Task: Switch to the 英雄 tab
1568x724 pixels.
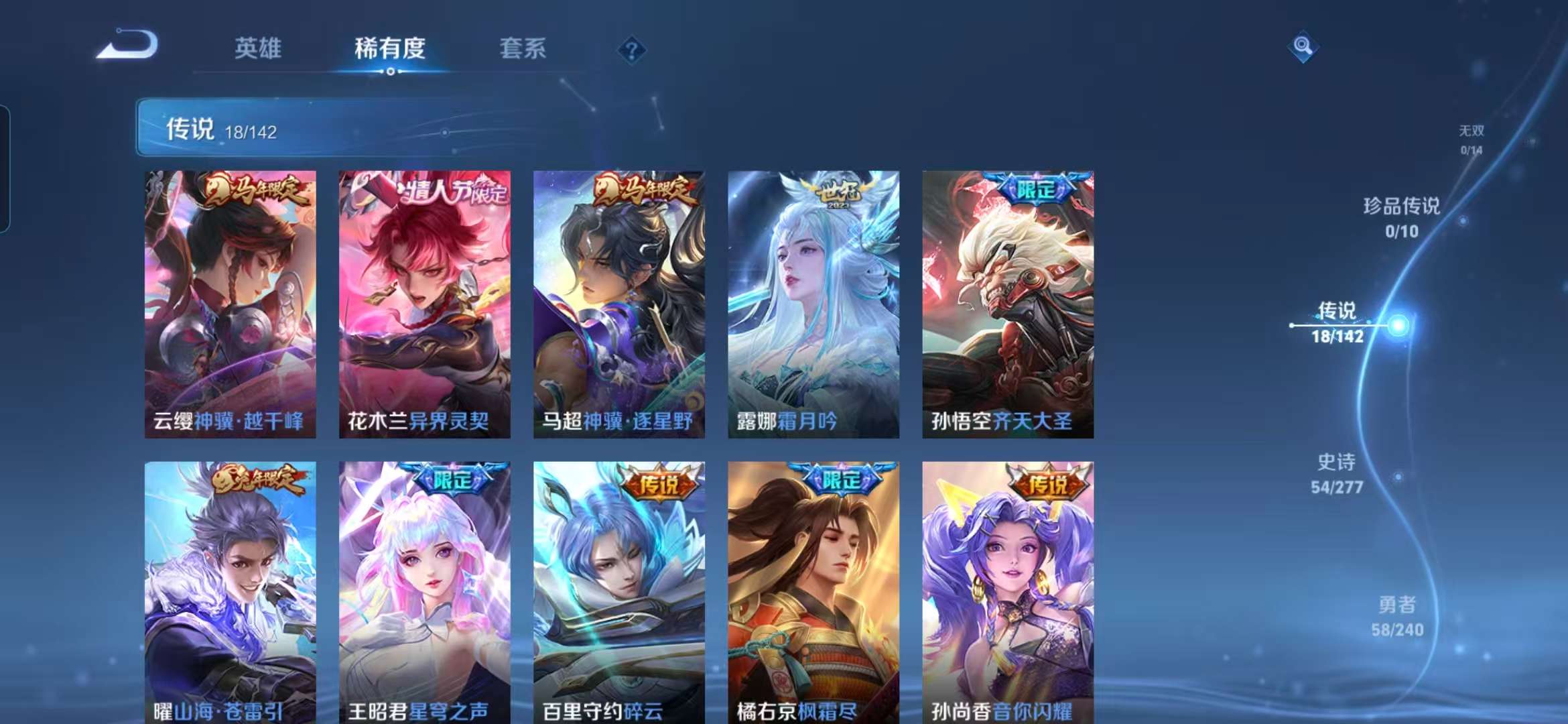Action: pyautogui.click(x=258, y=48)
